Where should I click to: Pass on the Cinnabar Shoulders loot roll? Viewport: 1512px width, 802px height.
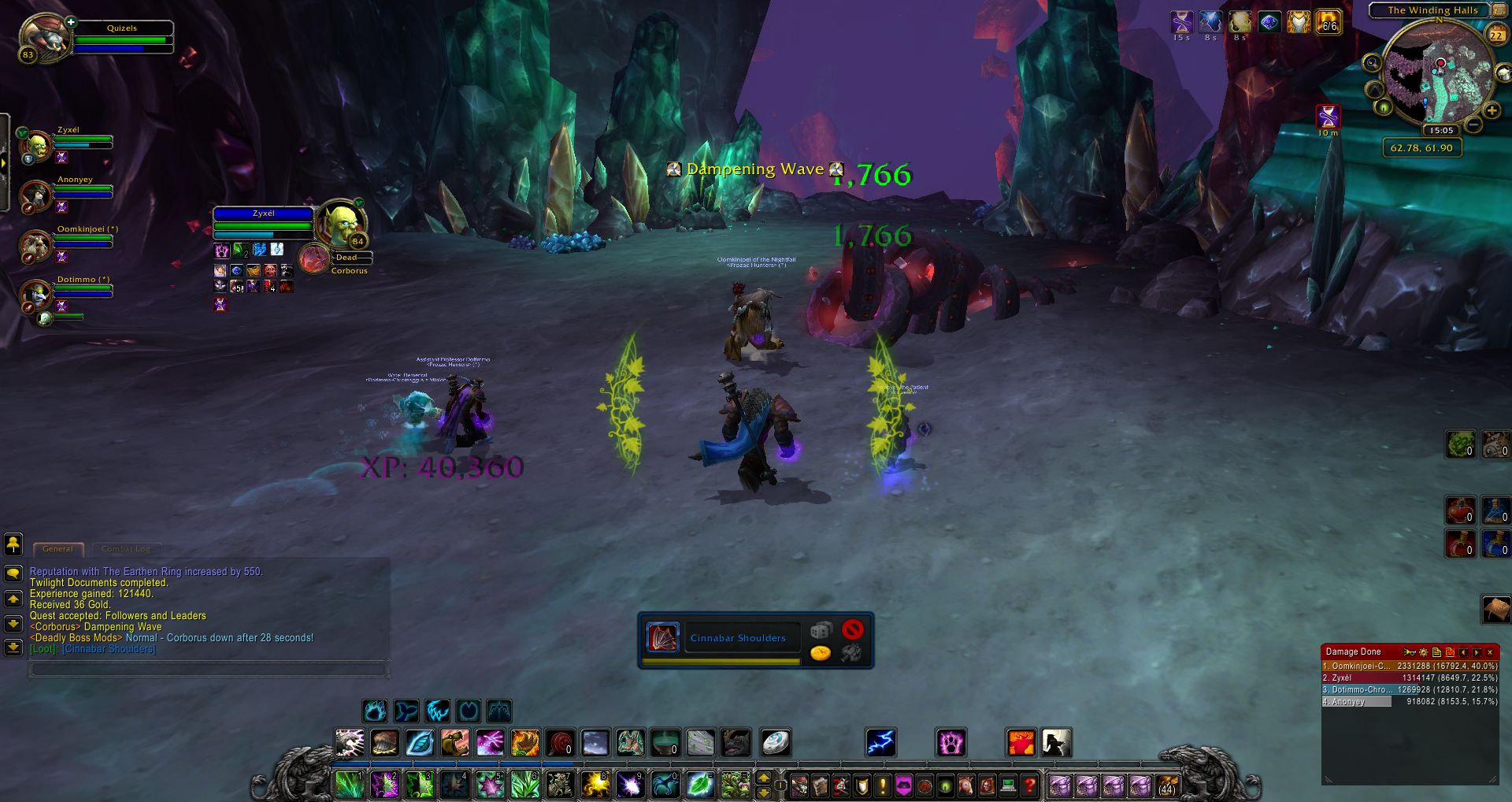852,629
